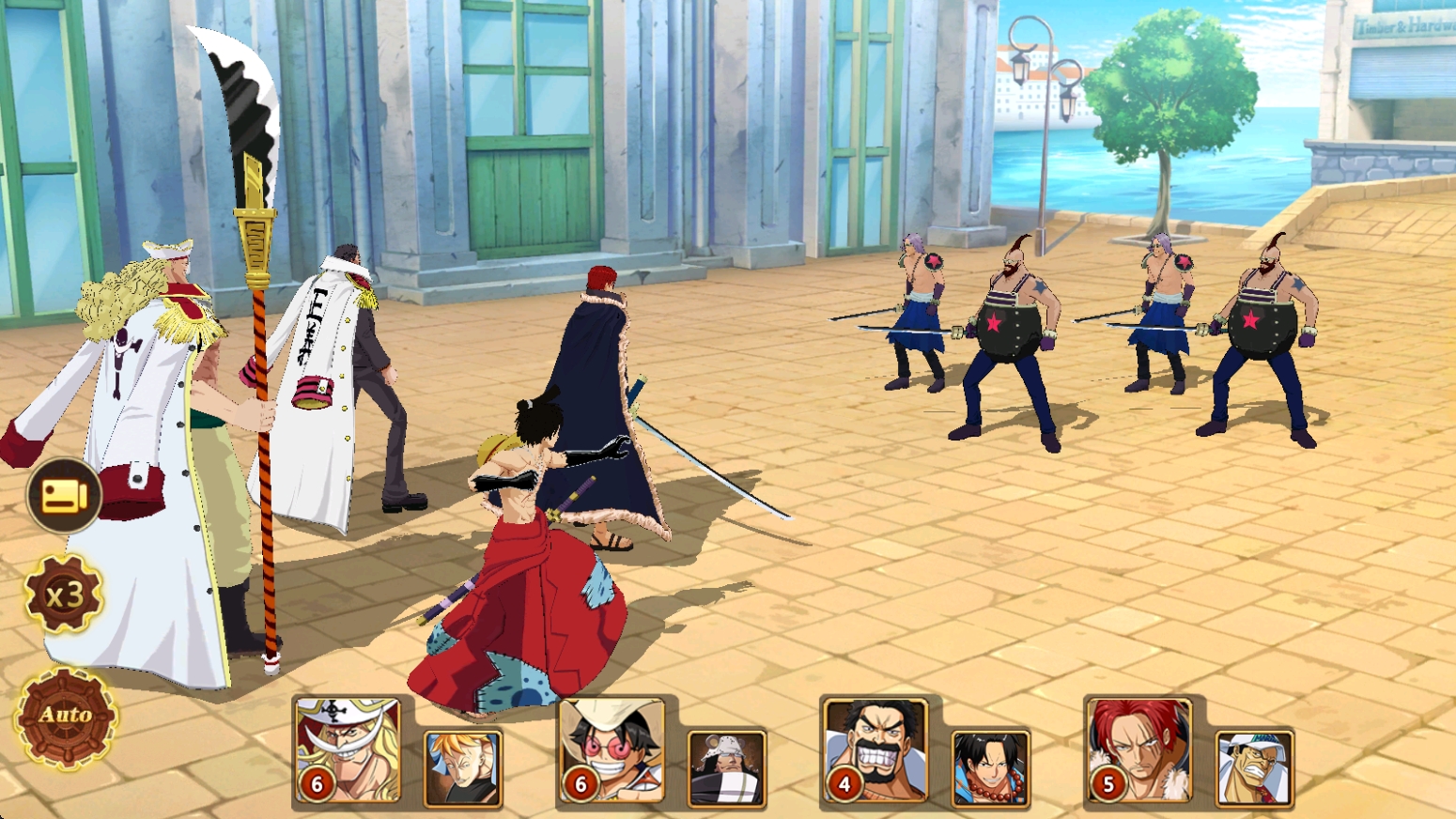This screenshot has height=819, width=1456.
Task: Select Whitebeard's hero portrait
Action: (348, 750)
